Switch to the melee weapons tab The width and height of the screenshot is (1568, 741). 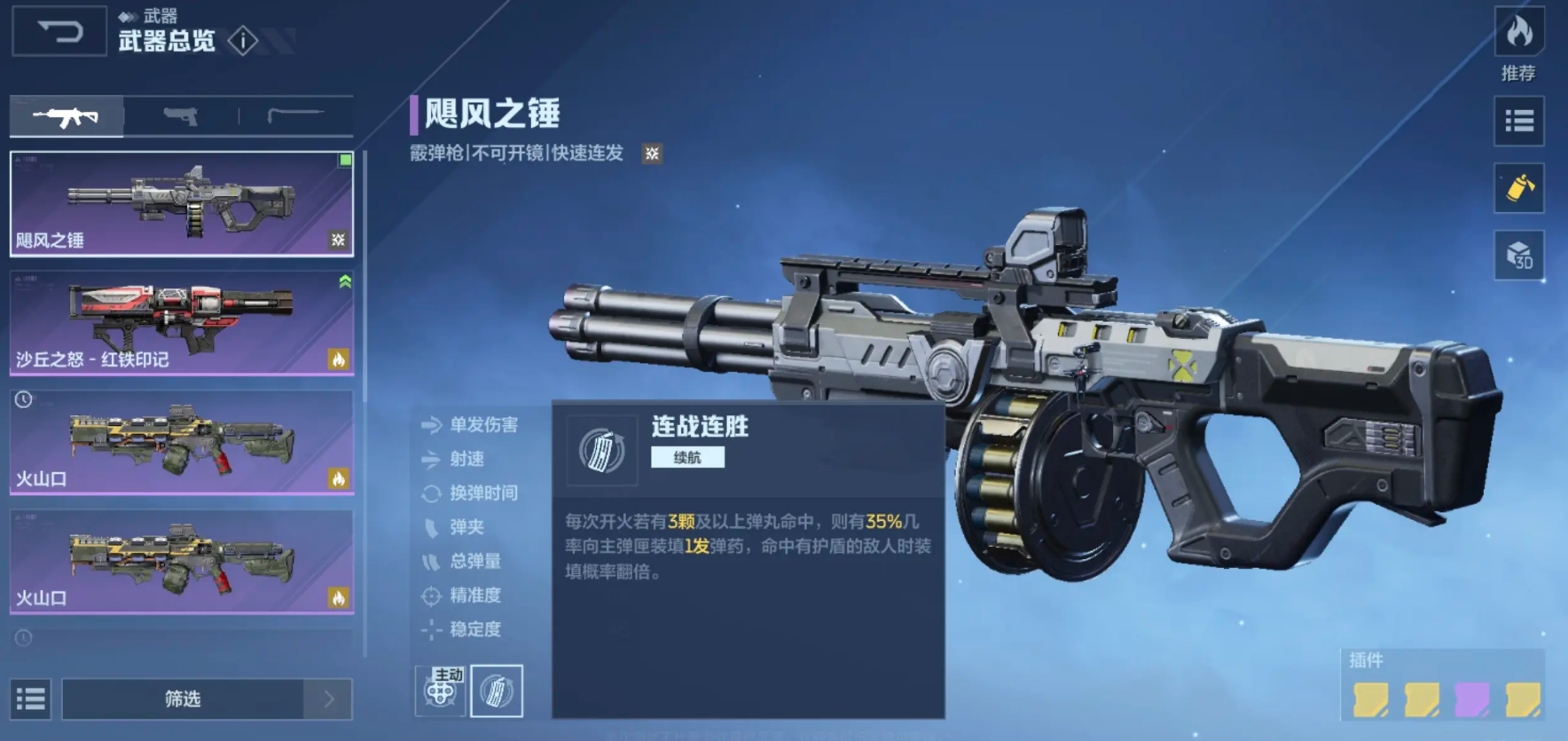296,116
